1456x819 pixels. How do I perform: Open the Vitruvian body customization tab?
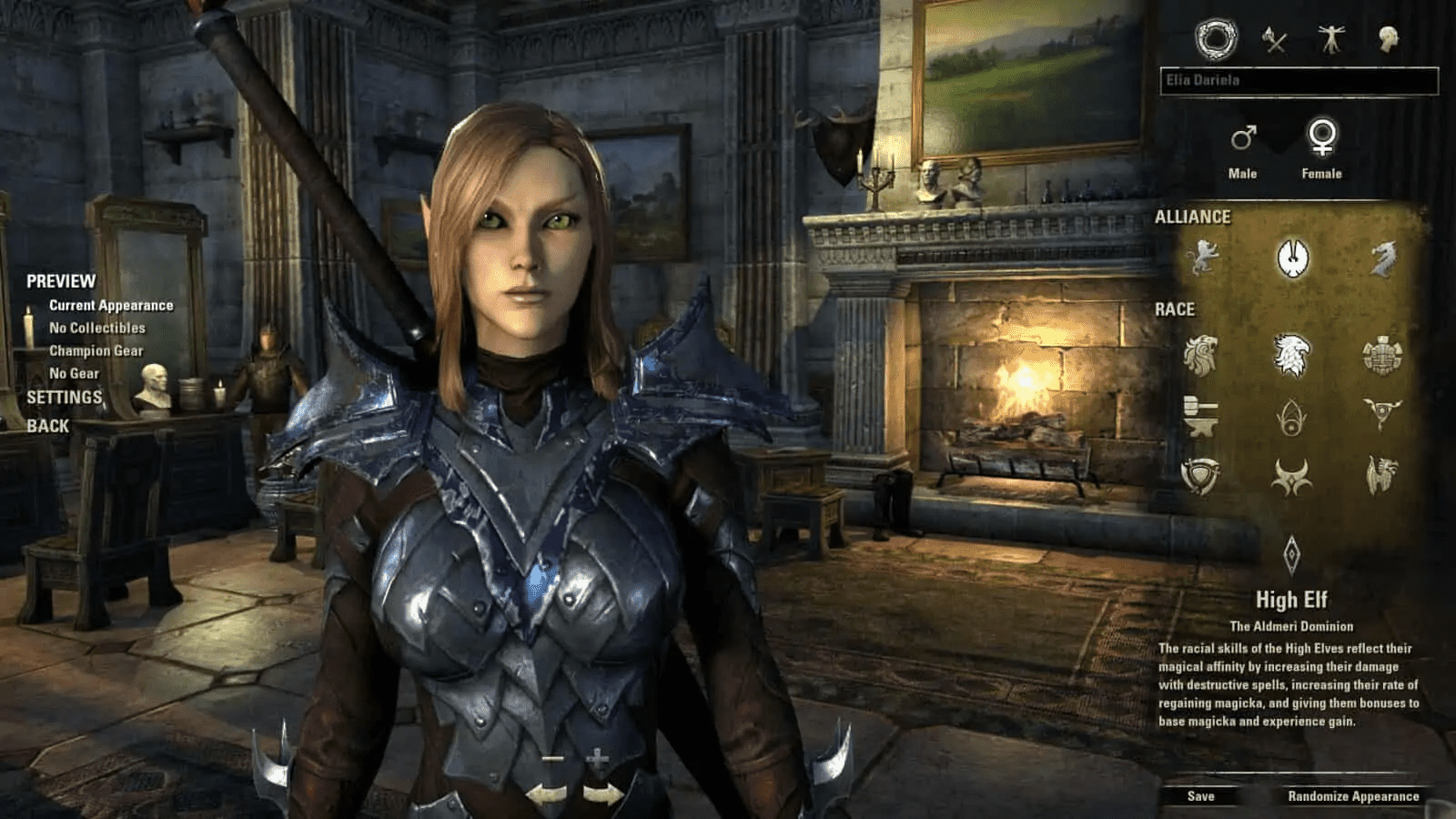[x=1331, y=39]
